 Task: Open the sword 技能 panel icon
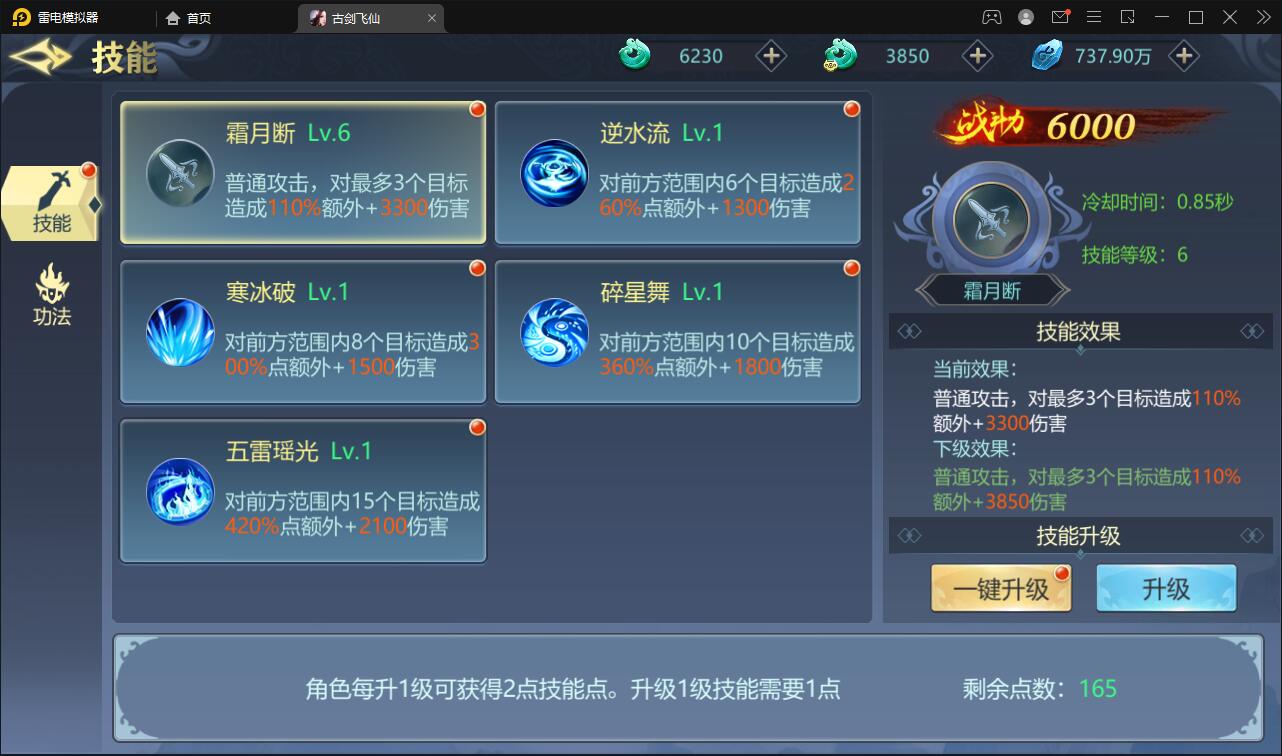[51, 201]
